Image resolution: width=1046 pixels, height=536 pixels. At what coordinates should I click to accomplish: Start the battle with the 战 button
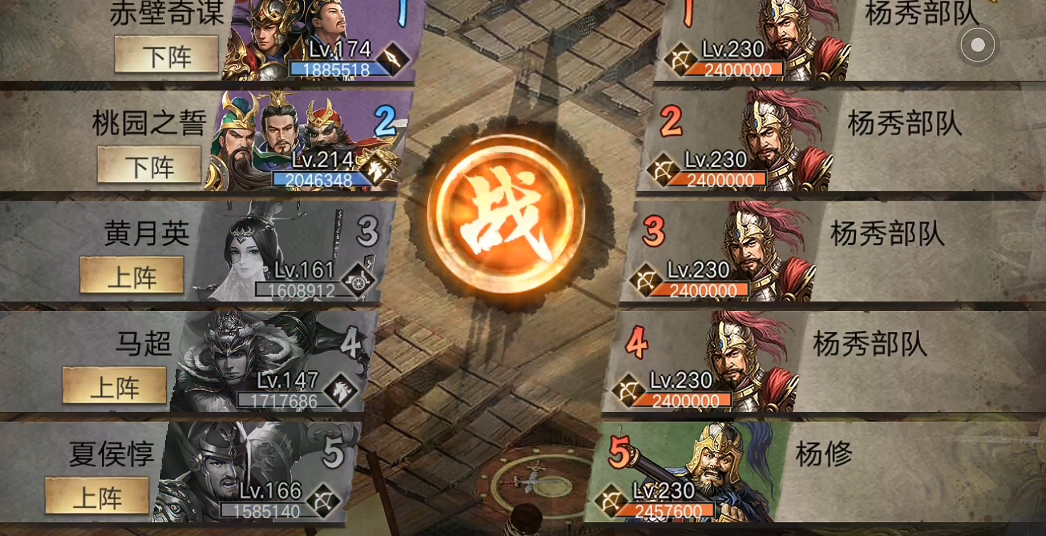pyautogui.click(x=506, y=212)
